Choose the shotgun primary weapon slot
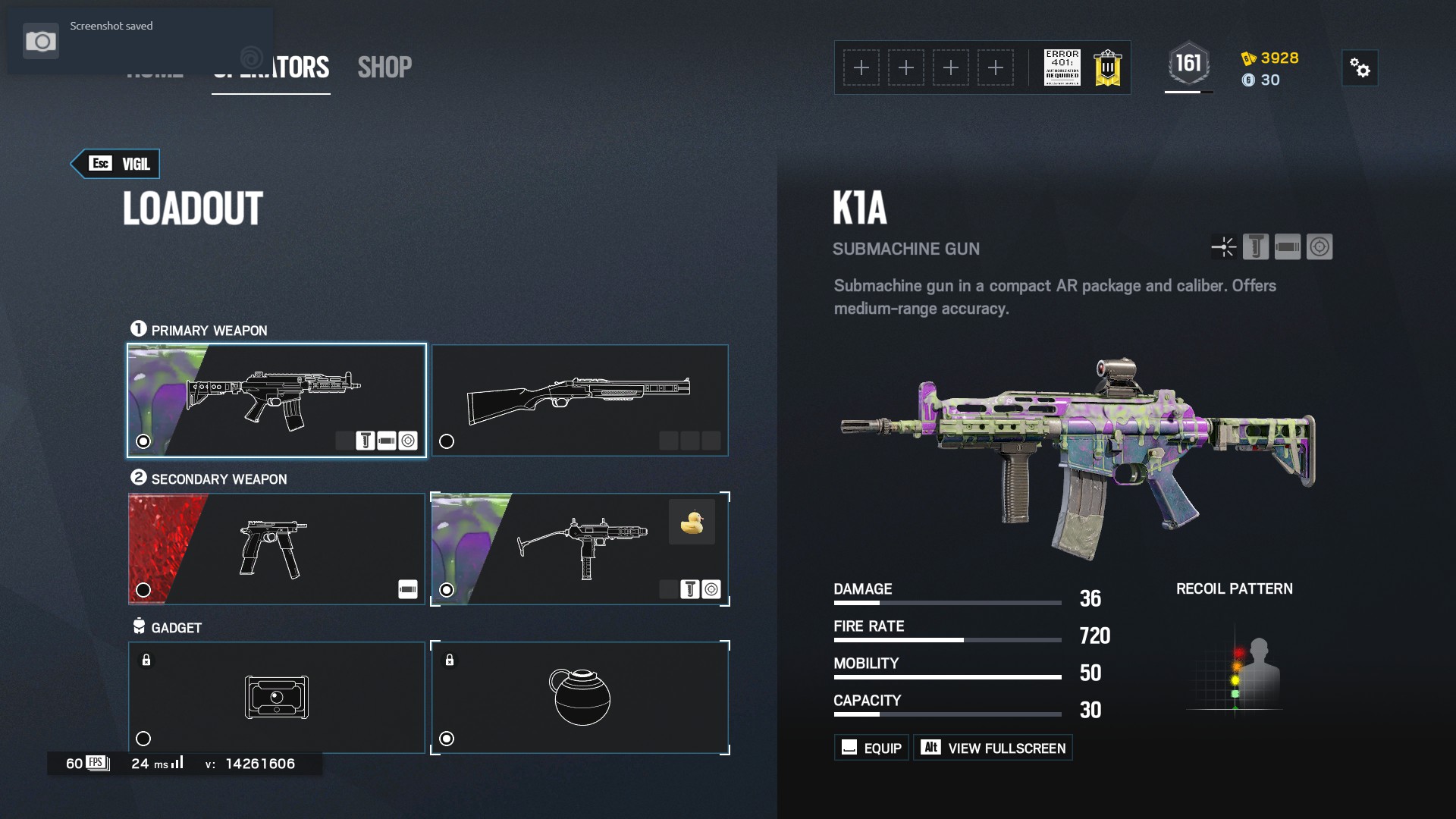 coord(579,400)
